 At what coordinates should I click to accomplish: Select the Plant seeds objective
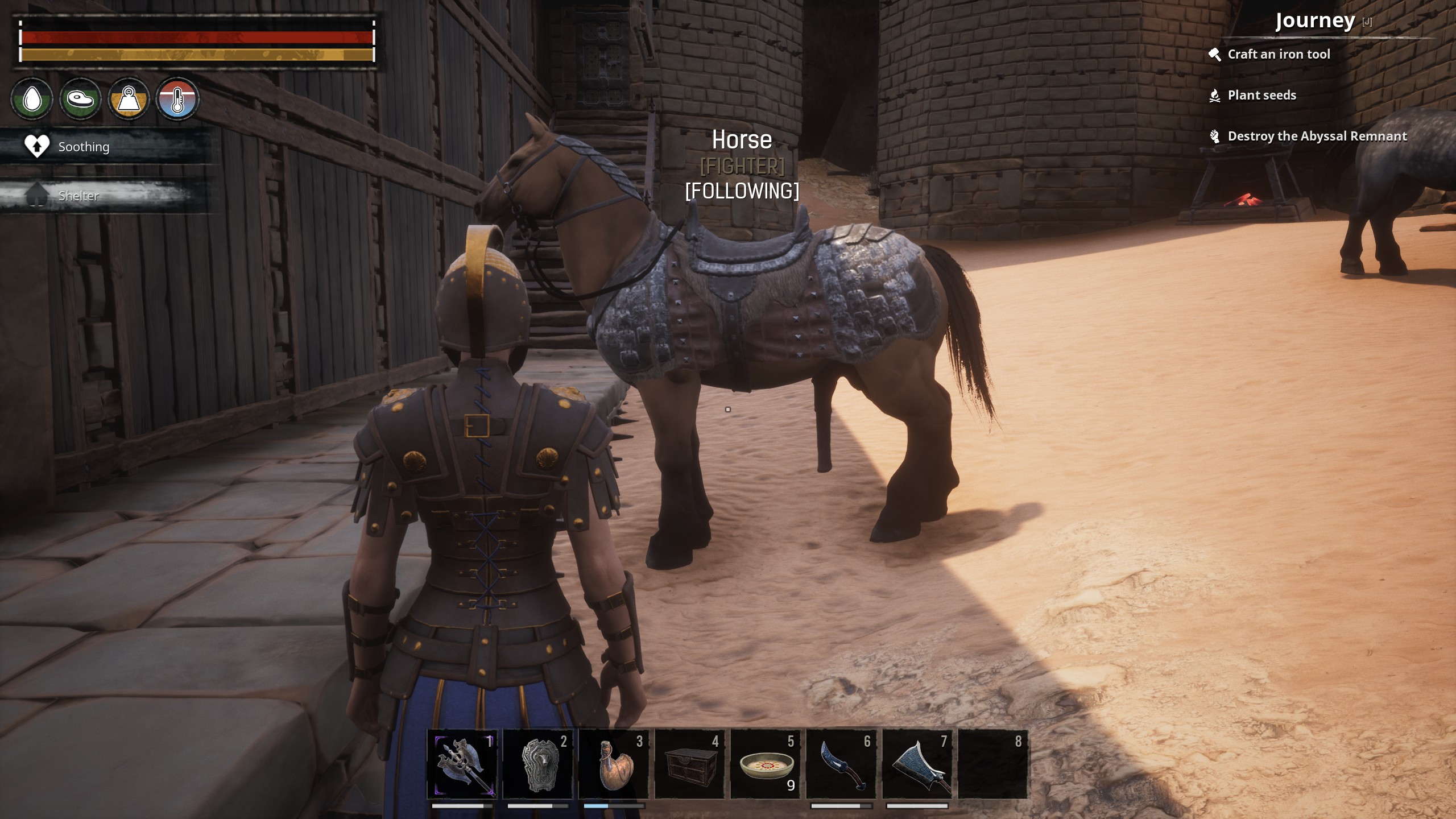[x=1261, y=96]
